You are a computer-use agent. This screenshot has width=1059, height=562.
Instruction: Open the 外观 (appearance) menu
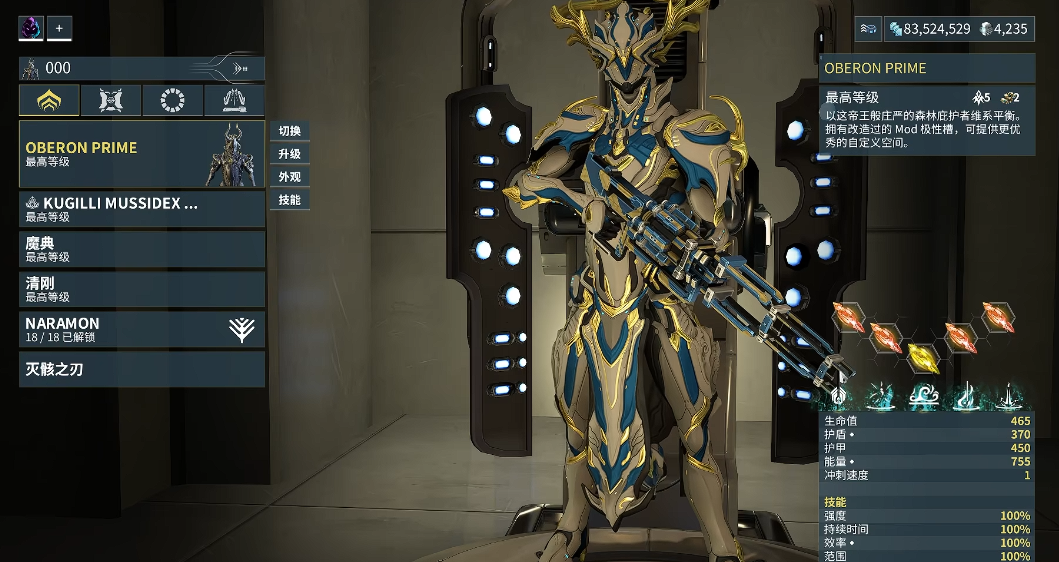click(x=290, y=177)
